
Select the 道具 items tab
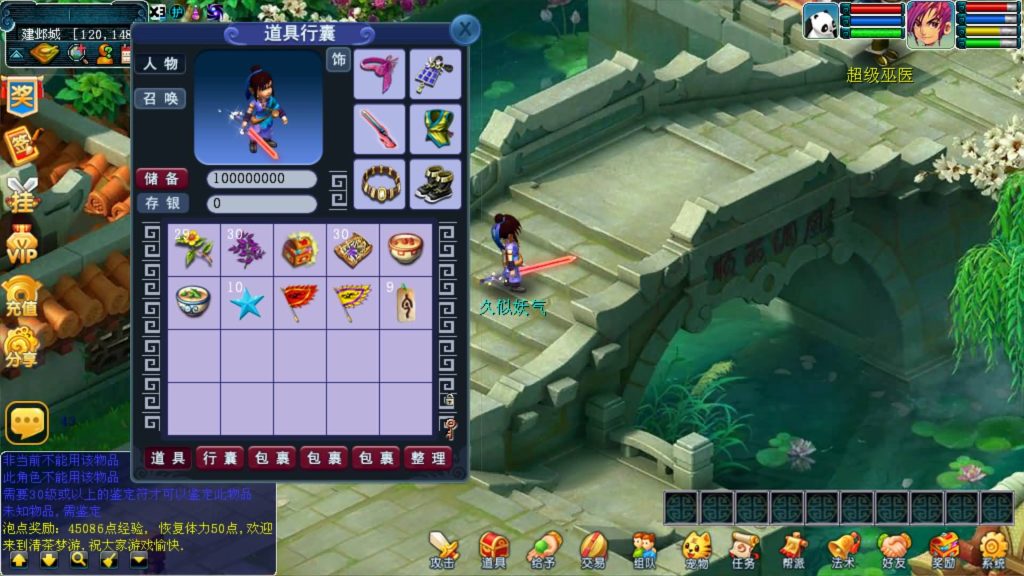click(x=169, y=458)
